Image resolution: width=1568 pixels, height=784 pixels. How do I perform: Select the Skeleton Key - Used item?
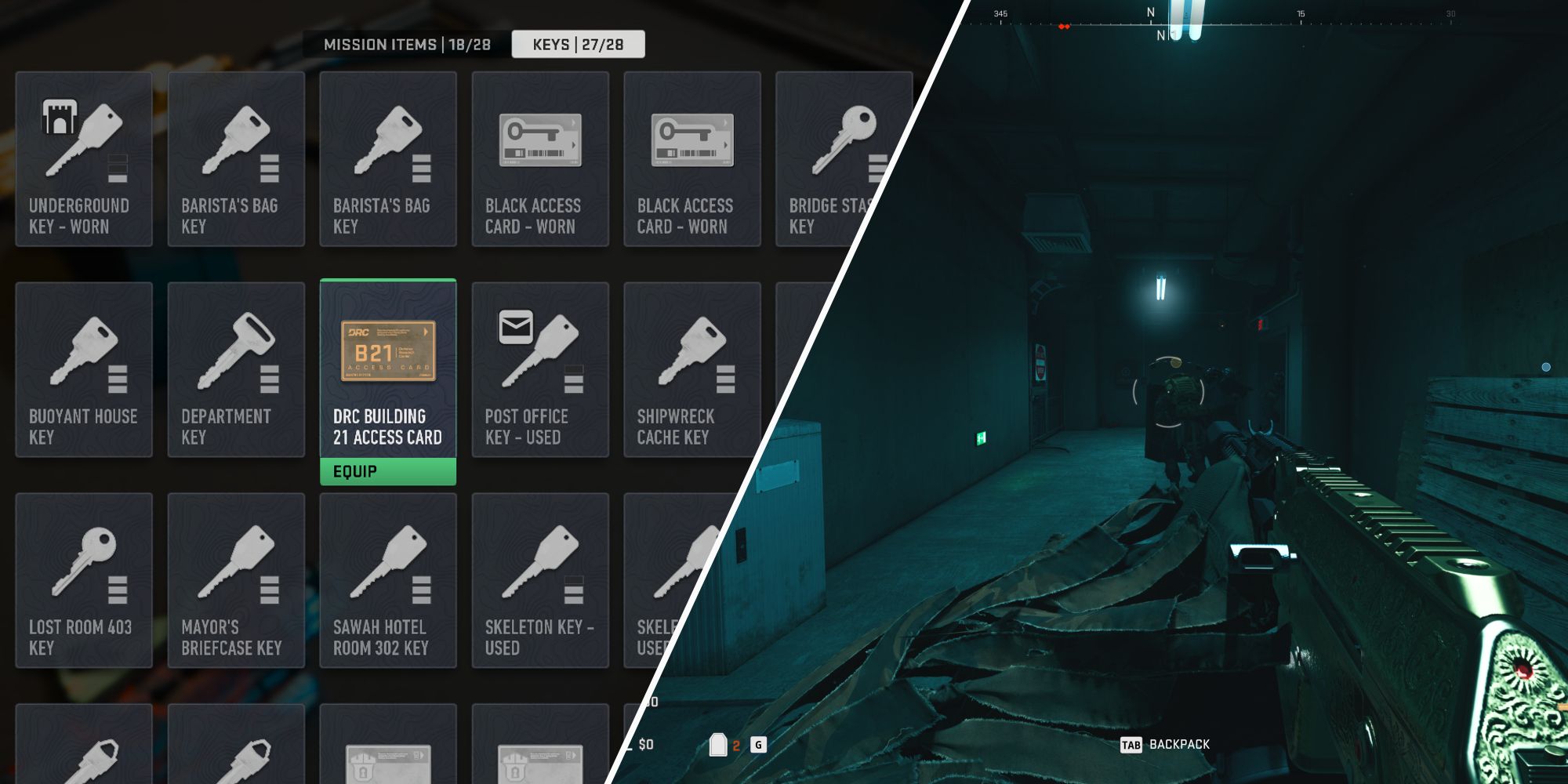(539, 580)
